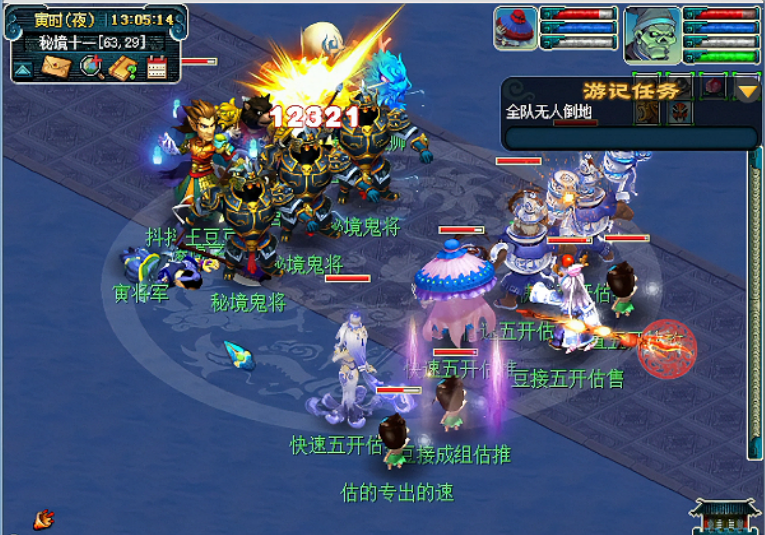
Task: Open the calendar events icon
Action: point(157,67)
